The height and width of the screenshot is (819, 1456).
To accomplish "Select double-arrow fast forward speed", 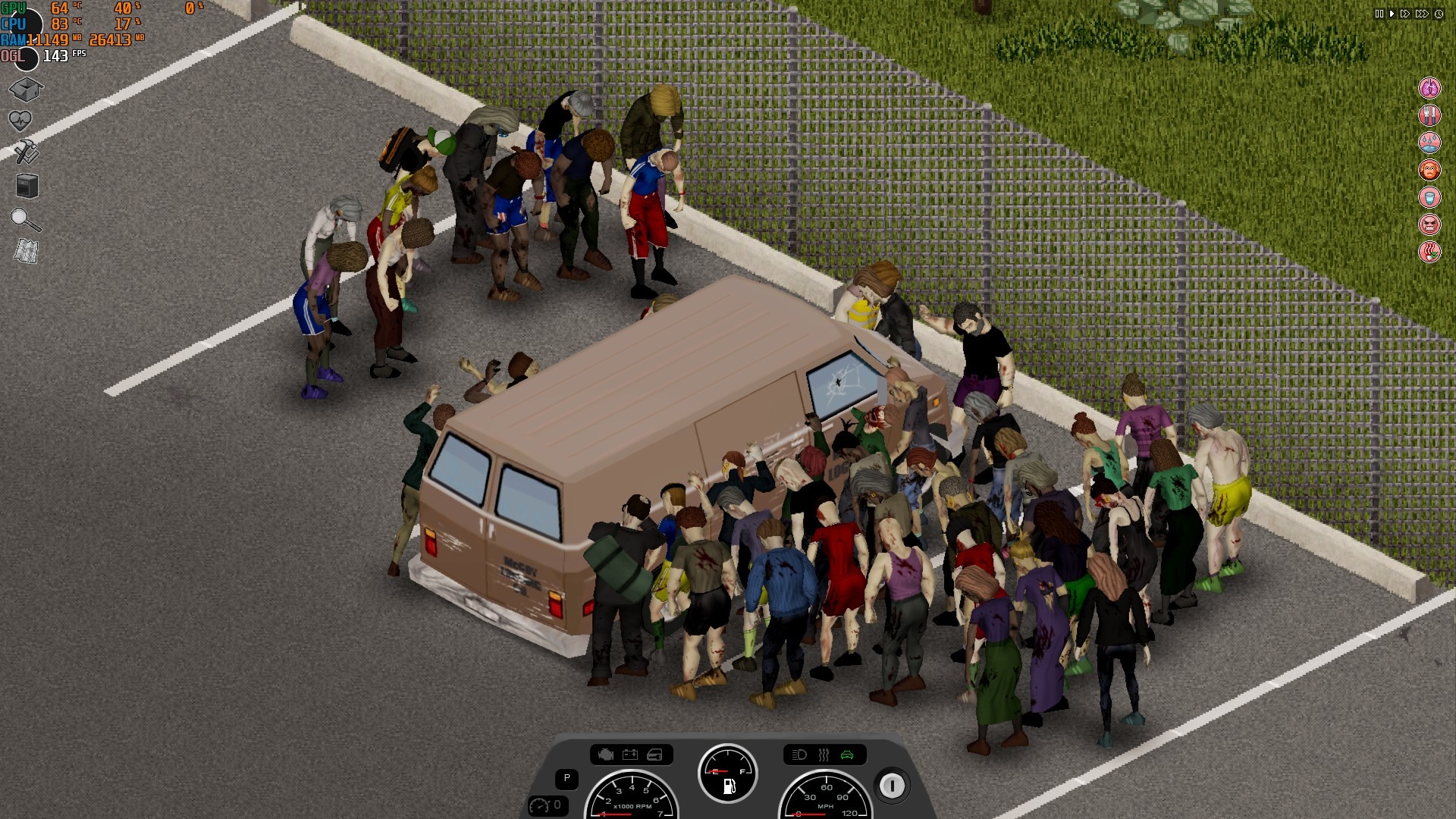I will click(1405, 14).
